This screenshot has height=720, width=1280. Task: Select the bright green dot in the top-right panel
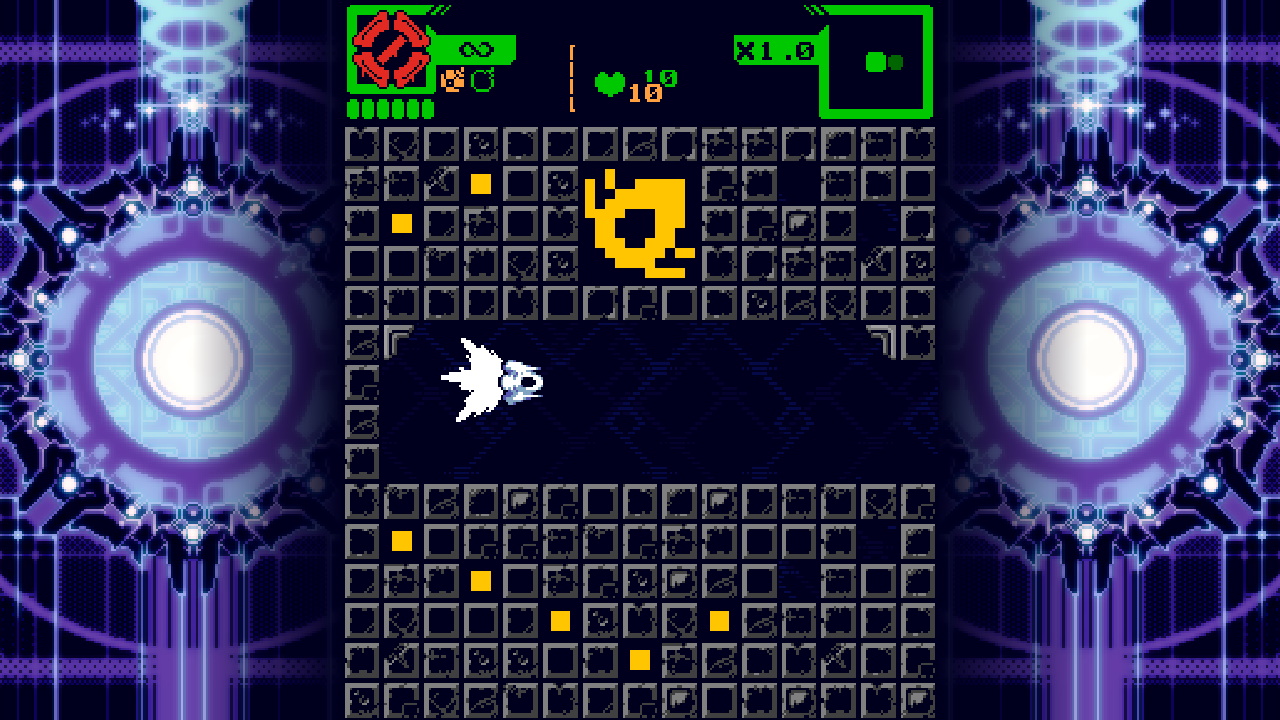click(875, 61)
